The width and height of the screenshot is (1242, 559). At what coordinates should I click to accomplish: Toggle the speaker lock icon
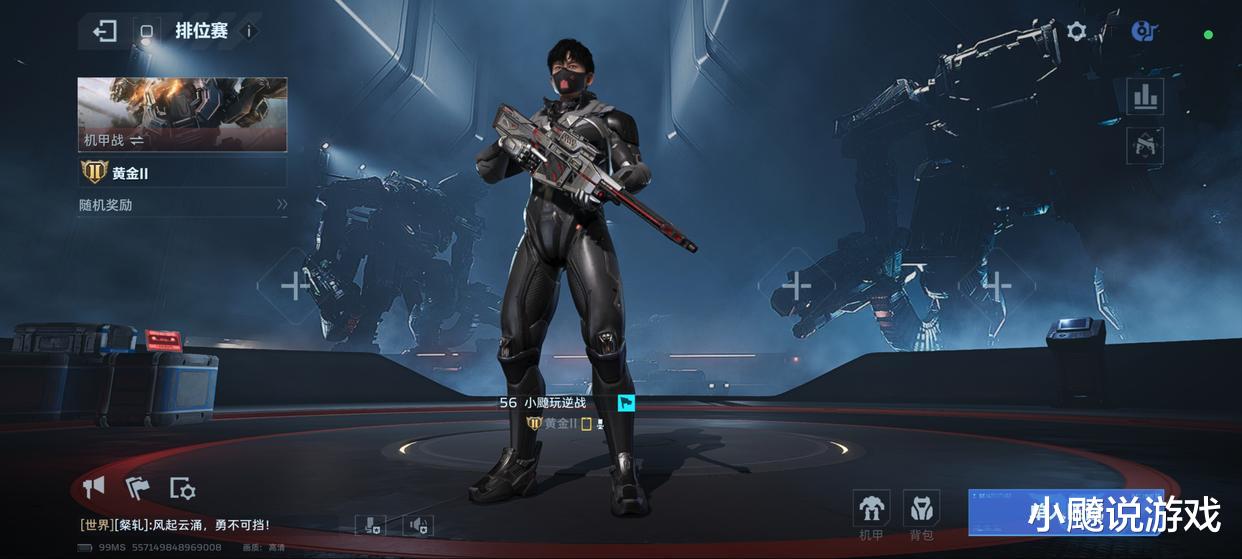[x=418, y=525]
